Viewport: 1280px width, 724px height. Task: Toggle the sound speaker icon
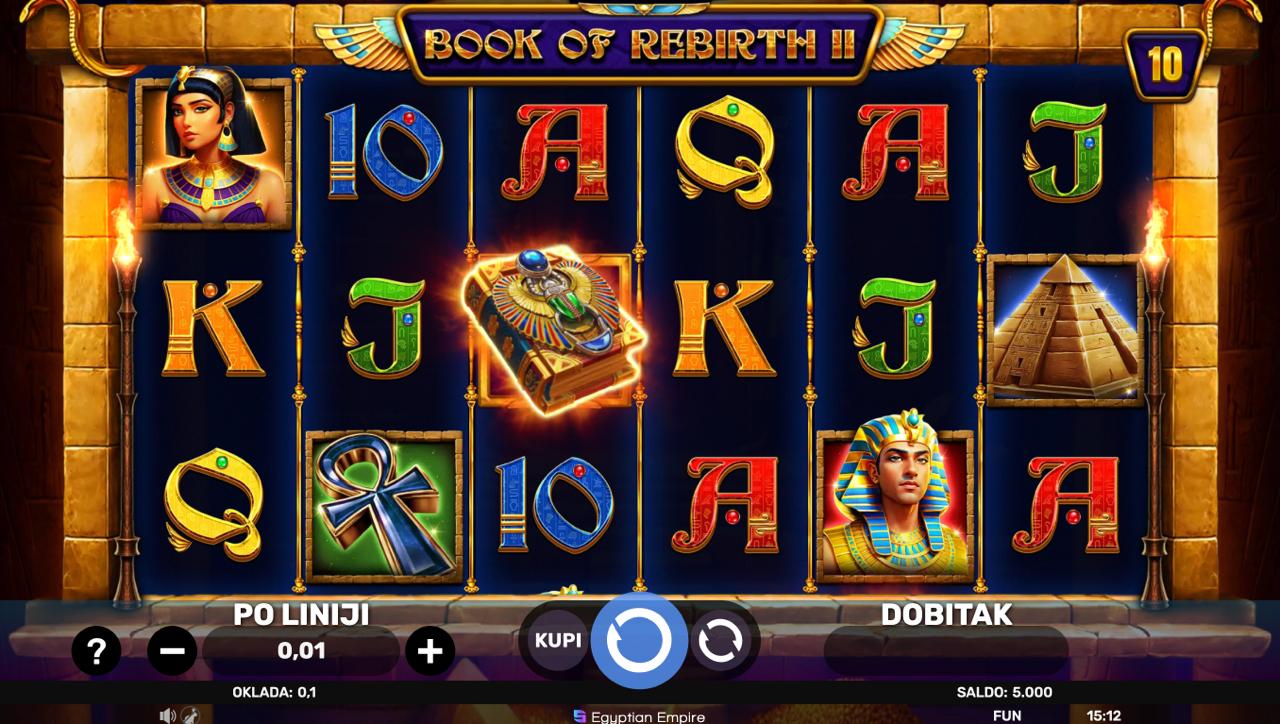coord(167,715)
